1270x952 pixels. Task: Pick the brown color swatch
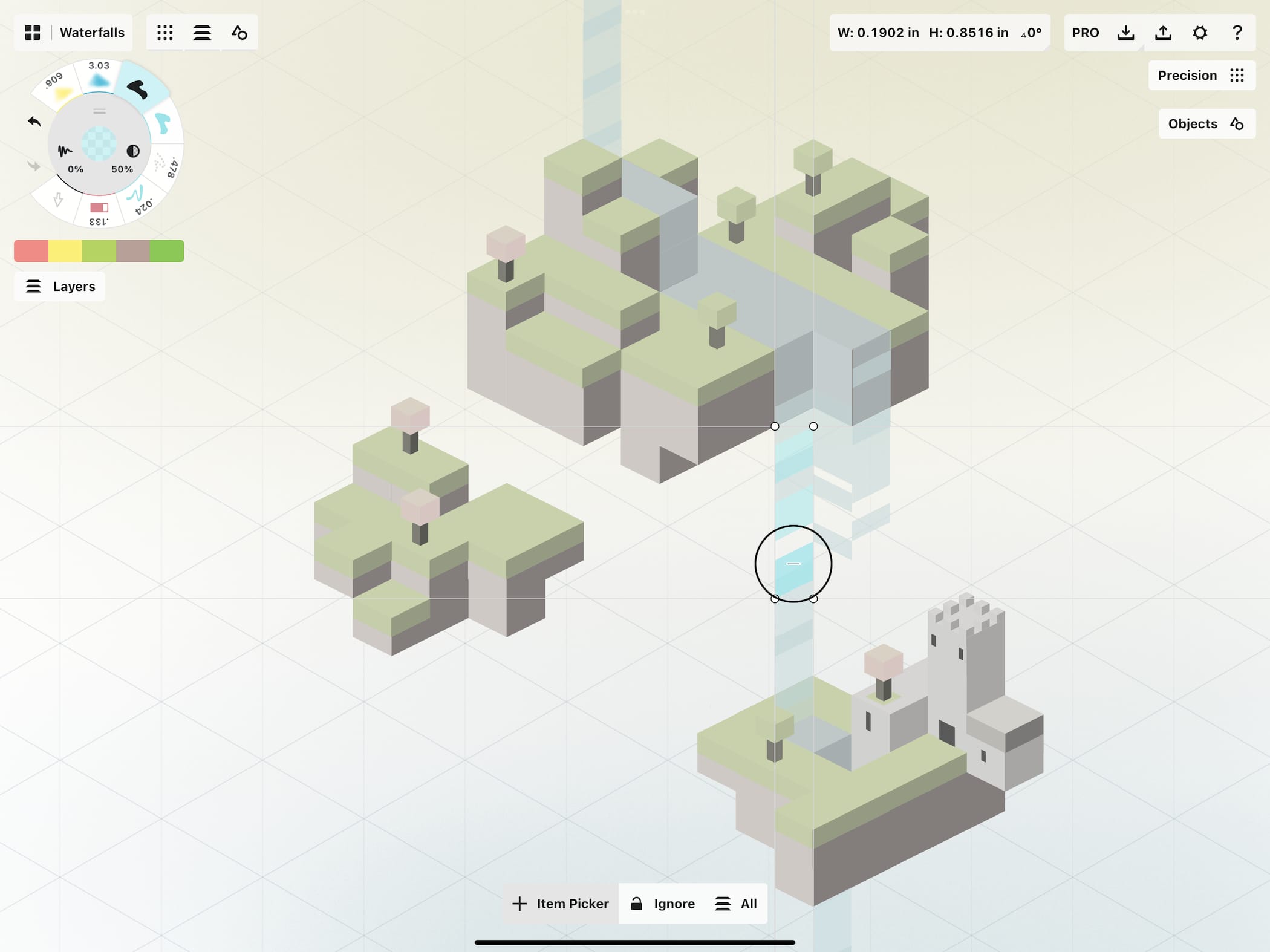point(132,251)
